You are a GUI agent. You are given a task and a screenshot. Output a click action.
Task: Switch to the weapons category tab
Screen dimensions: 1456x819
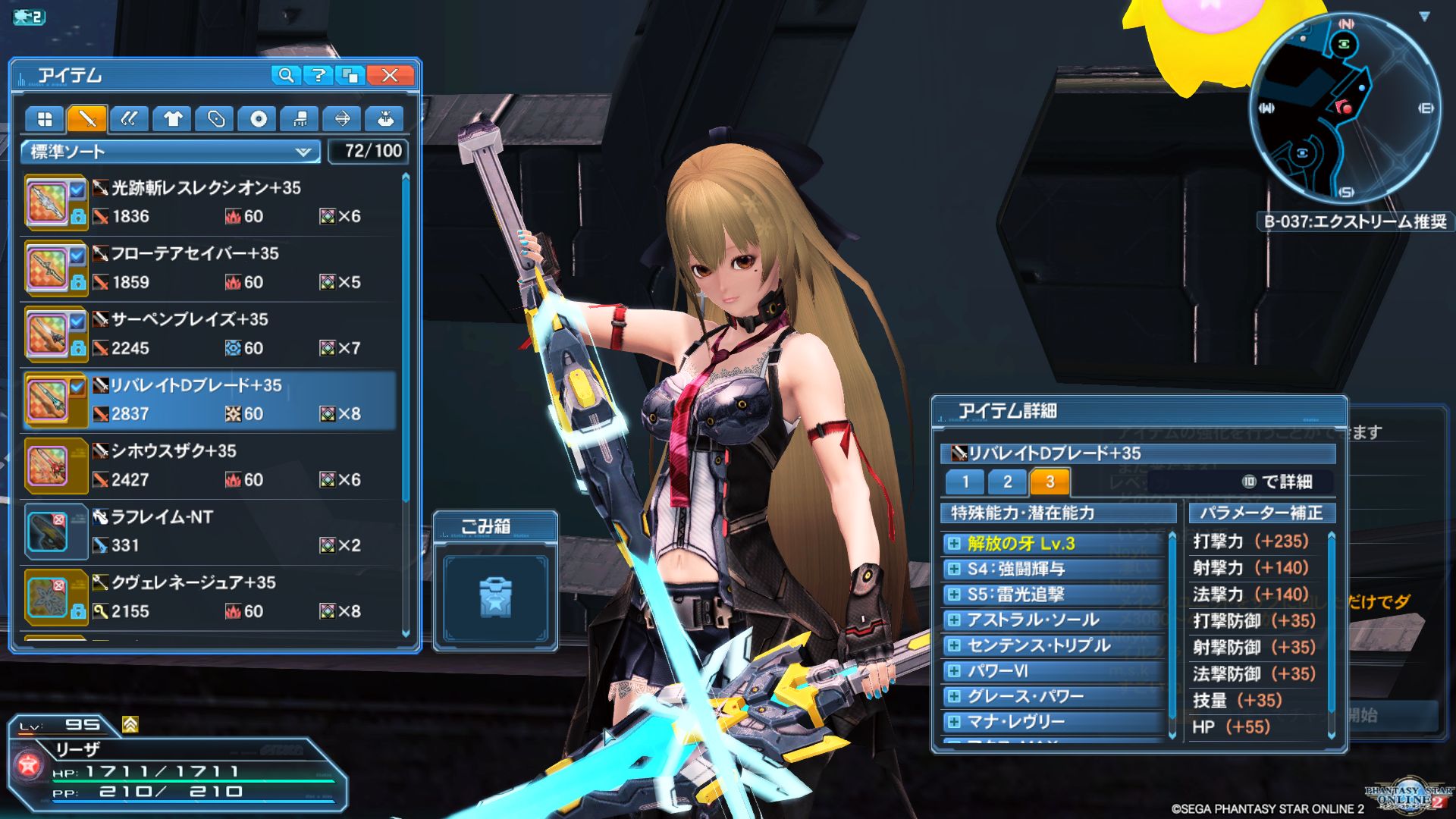coord(87,119)
